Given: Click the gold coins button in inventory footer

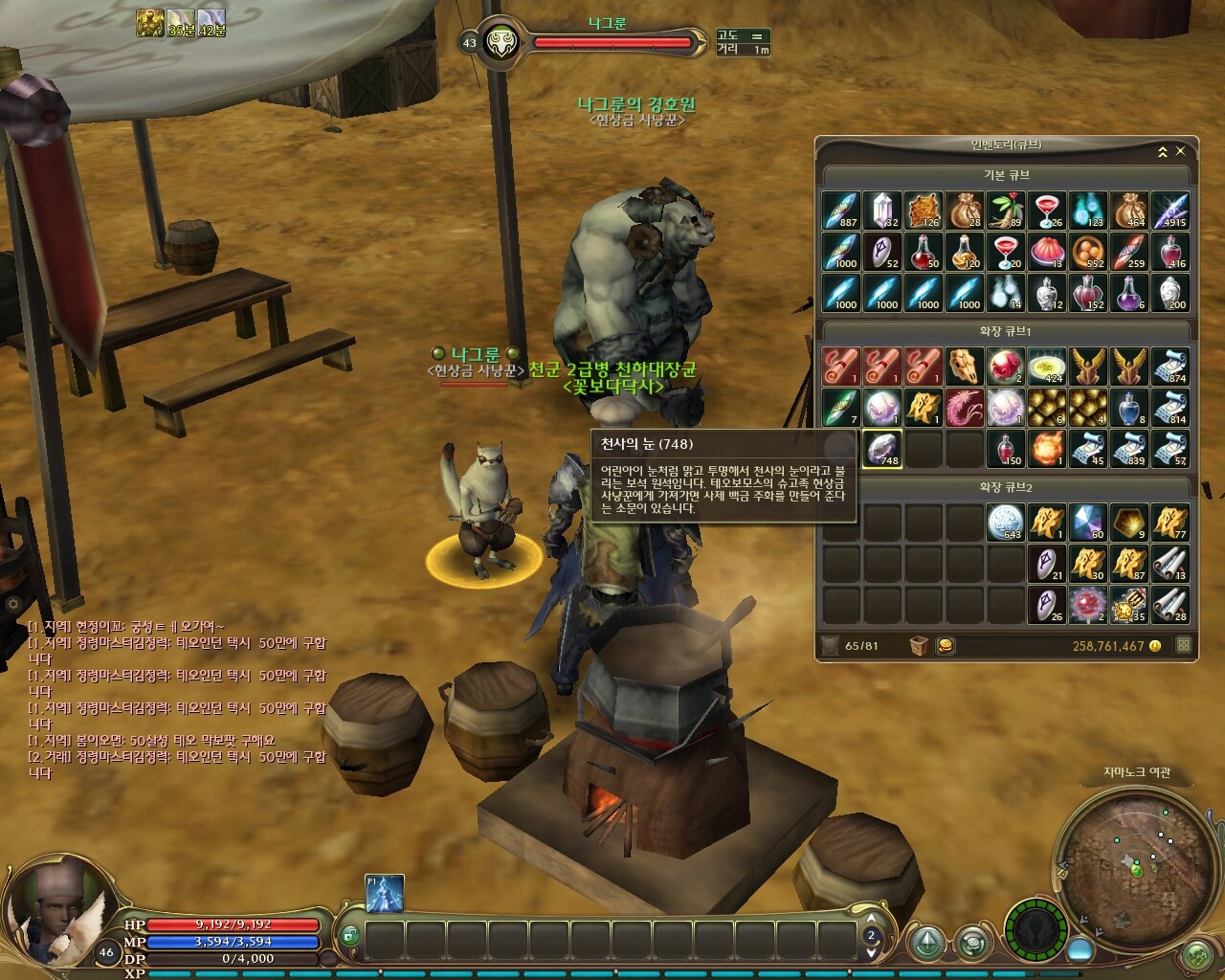Looking at the screenshot, I should coord(945,646).
